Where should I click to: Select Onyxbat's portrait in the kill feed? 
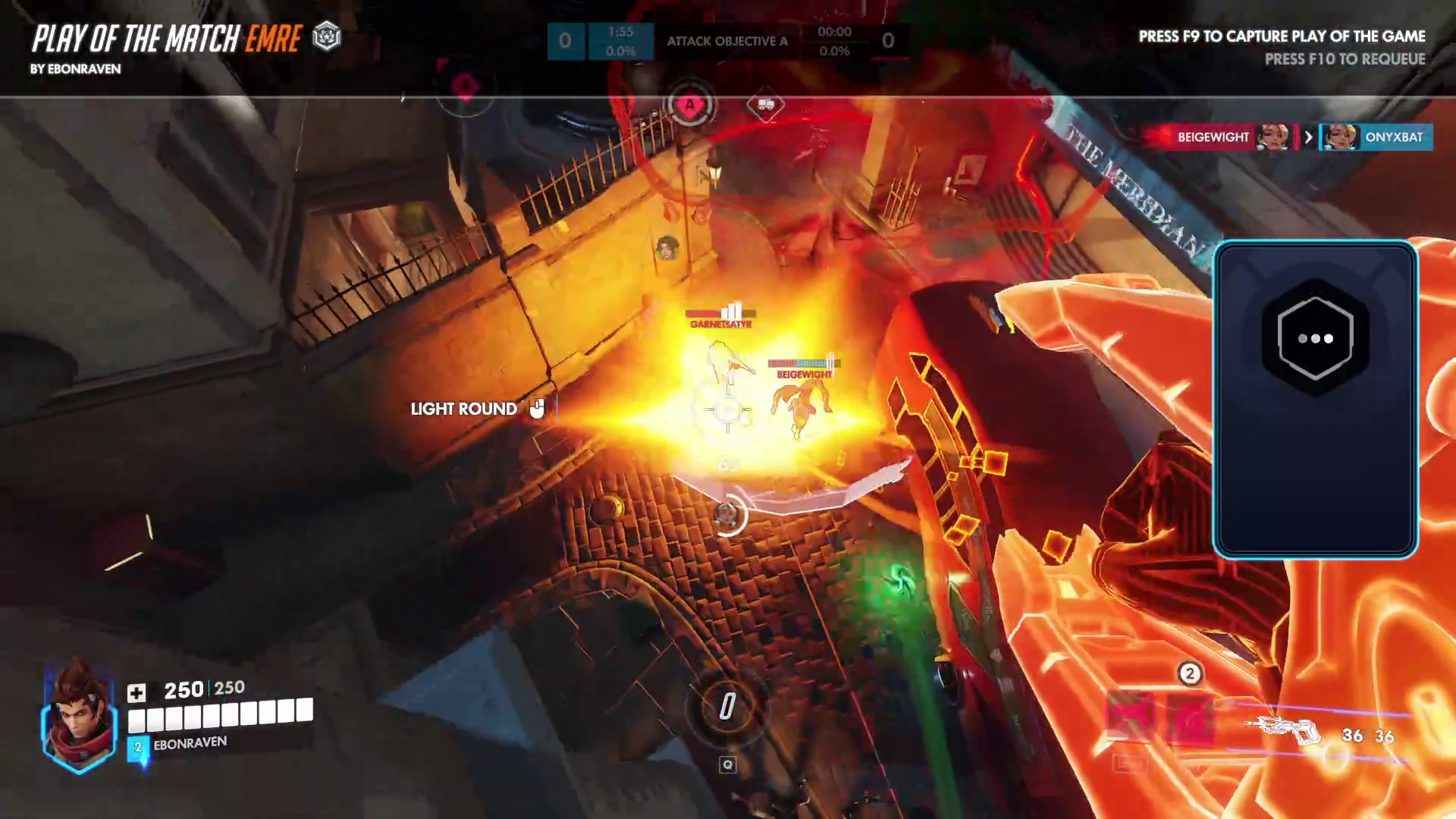1340,137
